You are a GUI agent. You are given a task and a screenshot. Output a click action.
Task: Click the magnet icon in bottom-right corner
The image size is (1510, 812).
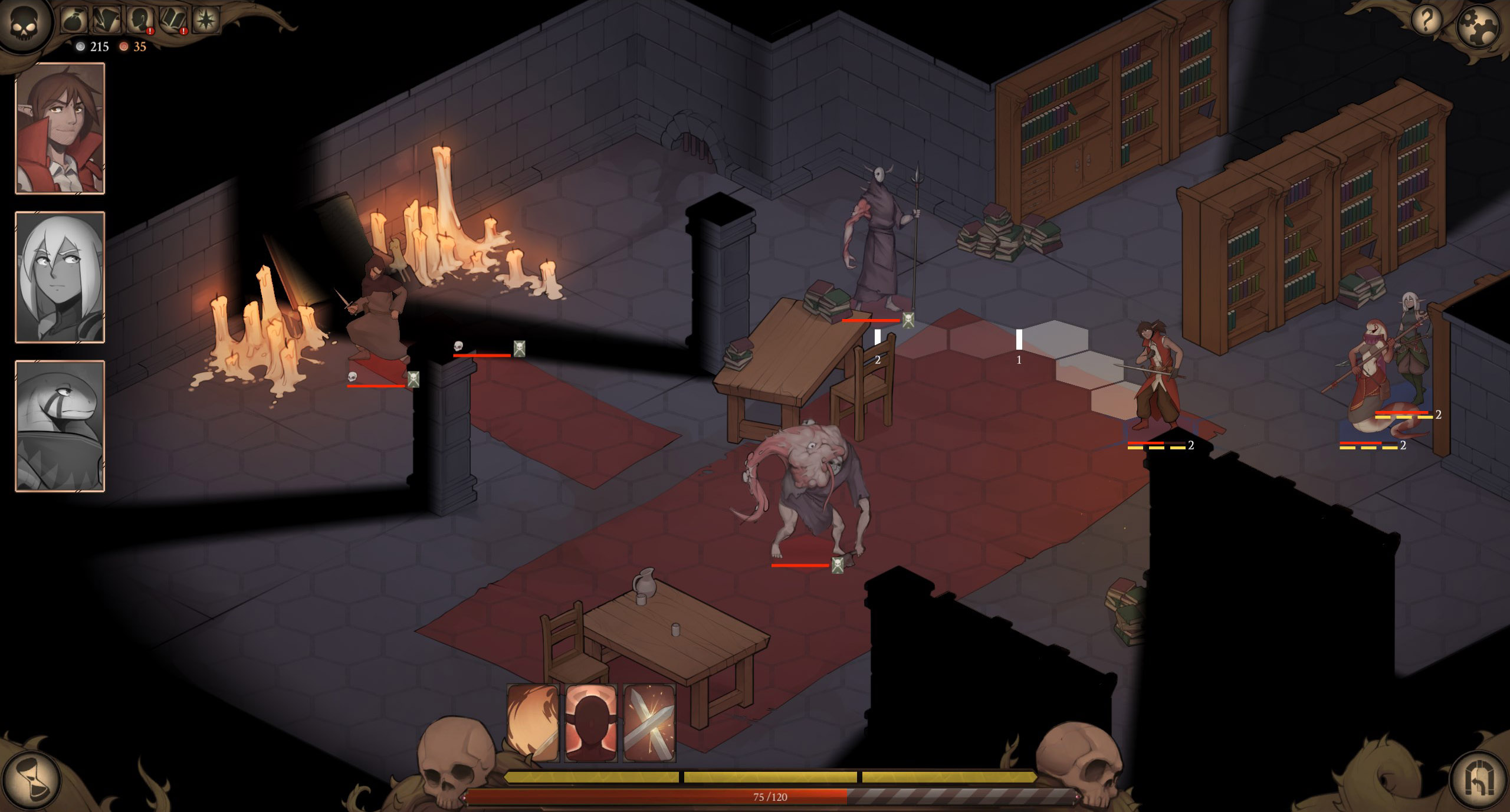(x=1481, y=780)
